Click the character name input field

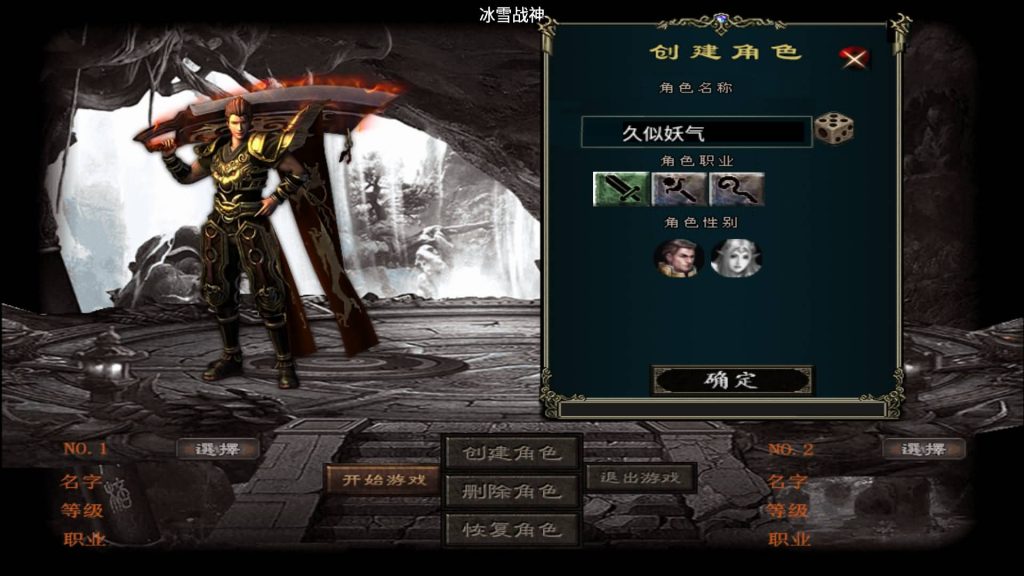(696, 132)
